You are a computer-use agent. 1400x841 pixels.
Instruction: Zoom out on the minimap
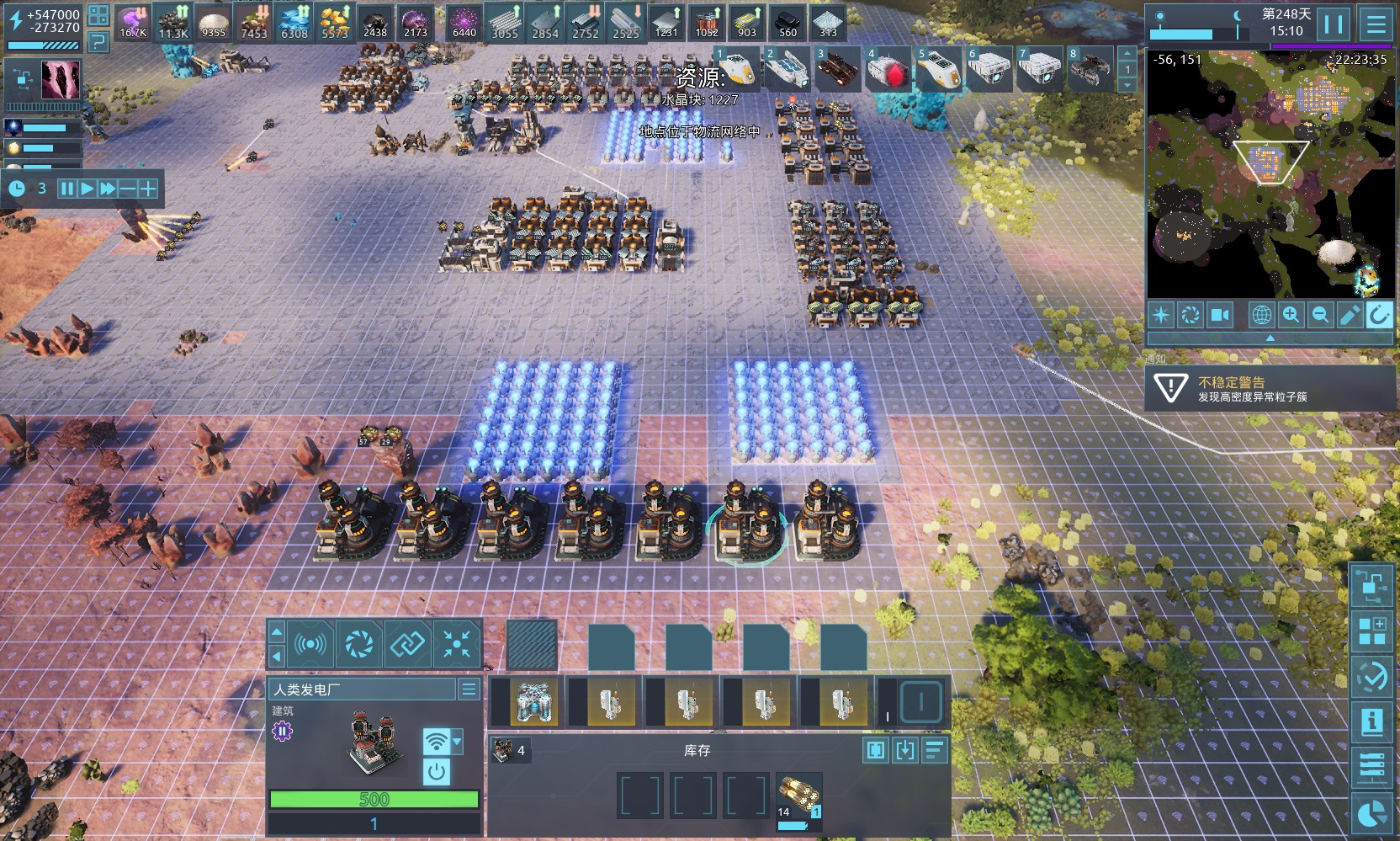coord(1320,315)
